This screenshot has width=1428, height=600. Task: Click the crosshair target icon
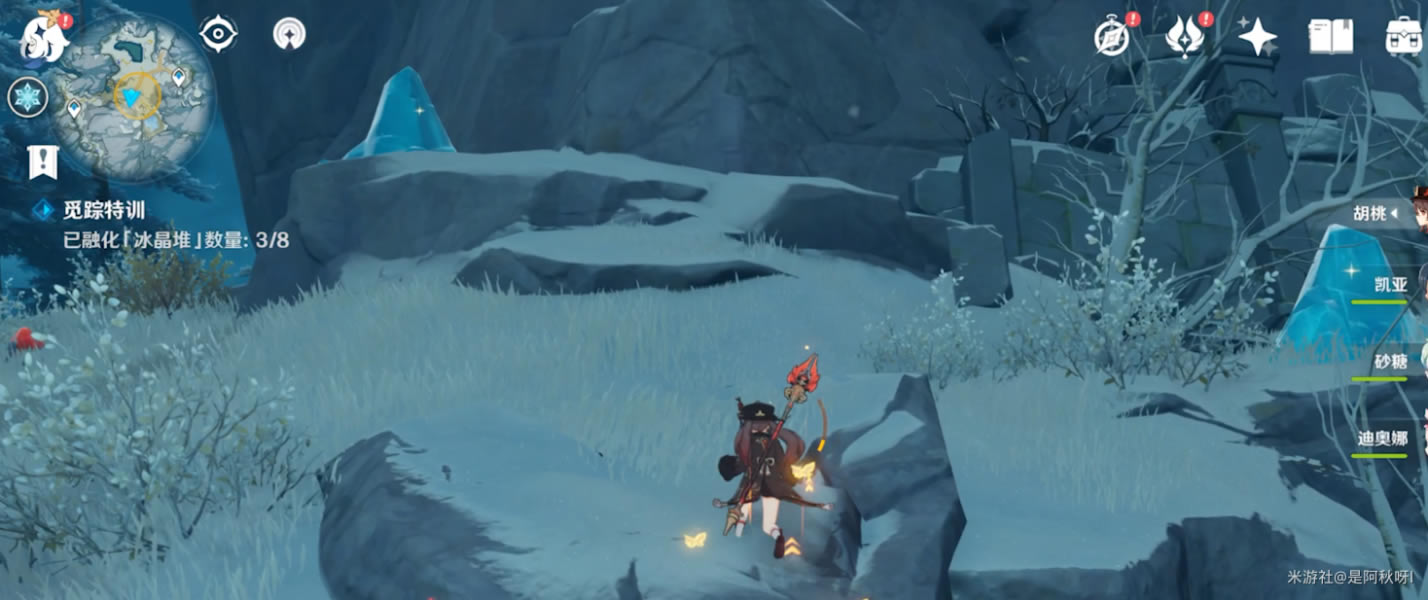coord(218,34)
